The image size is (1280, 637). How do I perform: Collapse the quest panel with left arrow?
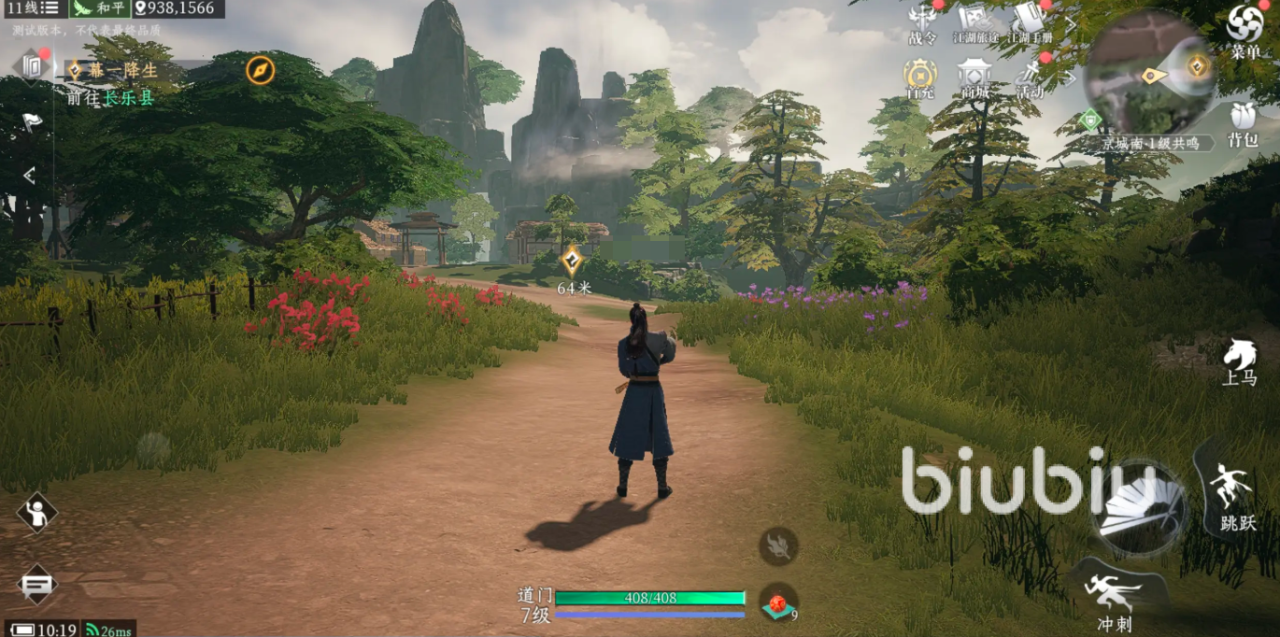point(29,176)
